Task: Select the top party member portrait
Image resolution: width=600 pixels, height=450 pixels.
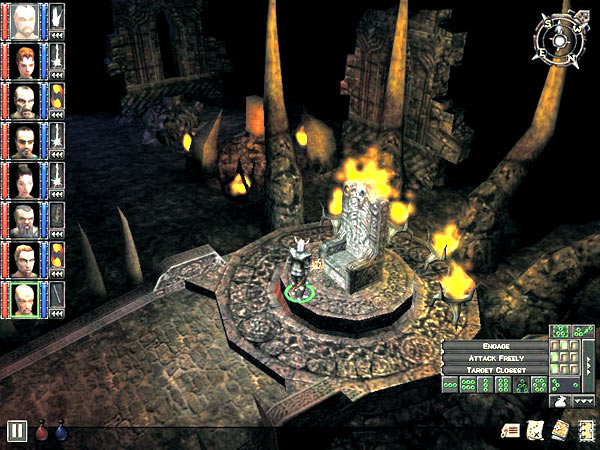Action: [x=29, y=17]
